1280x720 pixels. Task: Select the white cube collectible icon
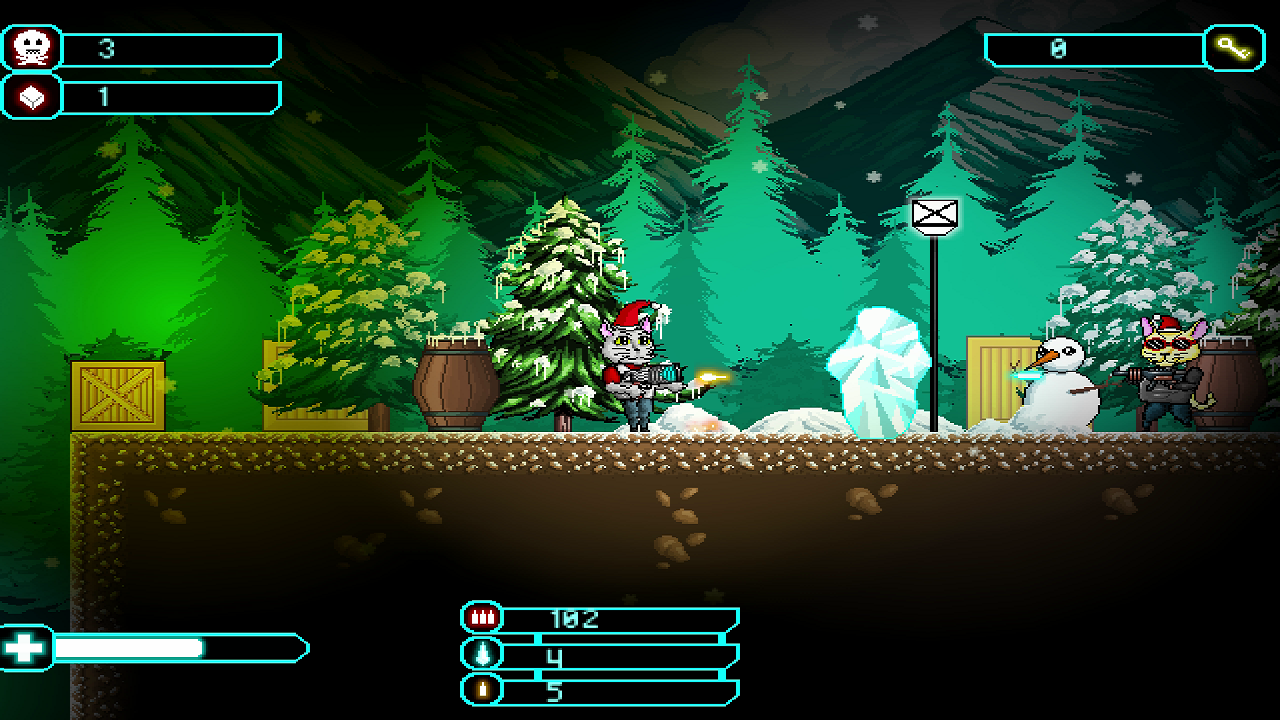(30, 97)
